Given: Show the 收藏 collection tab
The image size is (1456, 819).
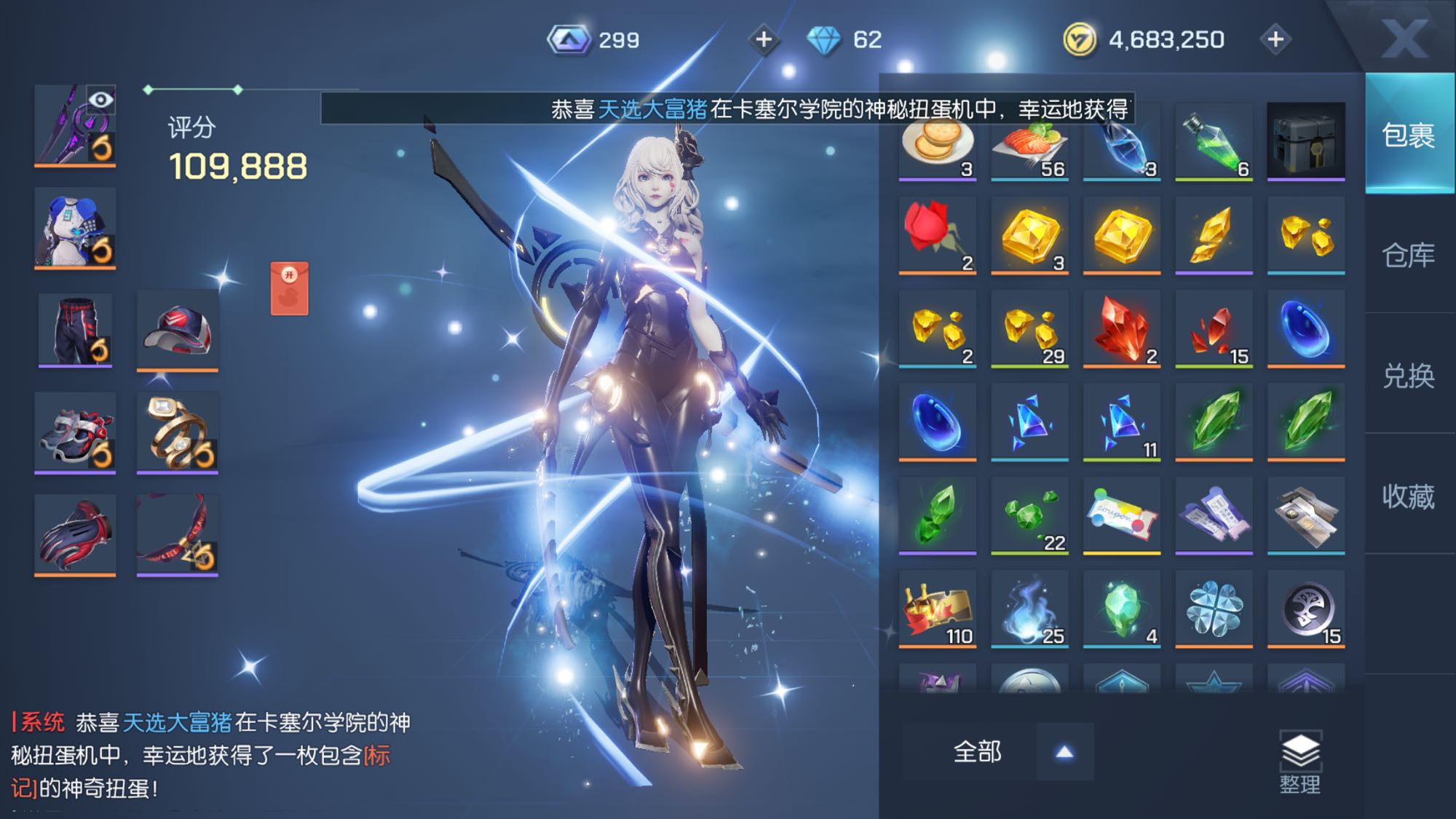Looking at the screenshot, I should click(1408, 496).
